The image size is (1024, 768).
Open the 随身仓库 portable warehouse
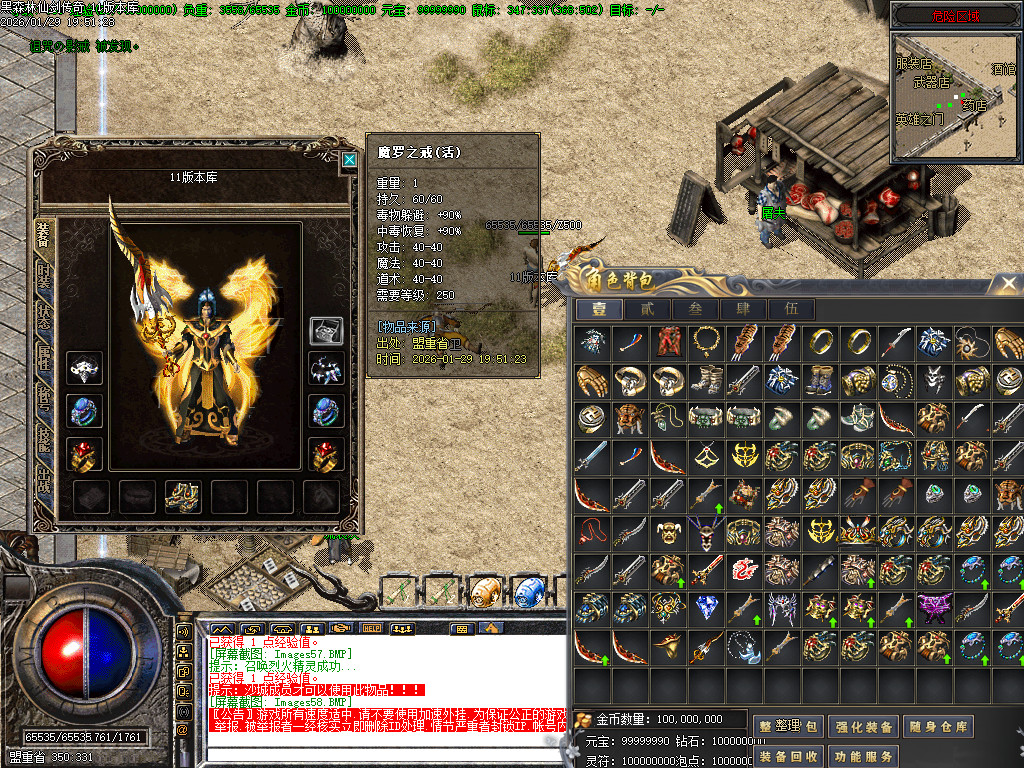point(937,727)
